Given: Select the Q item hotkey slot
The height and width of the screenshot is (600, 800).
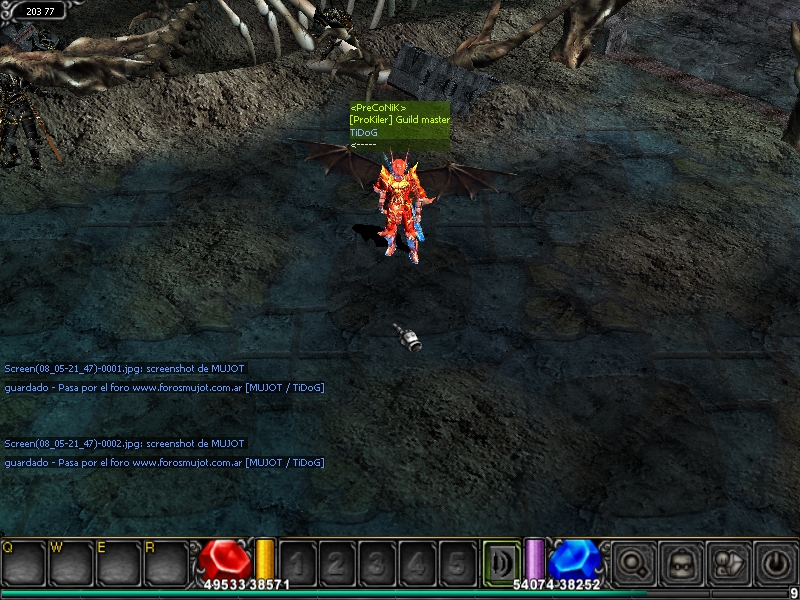Looking at the screenshot, I should pos(23,563).
